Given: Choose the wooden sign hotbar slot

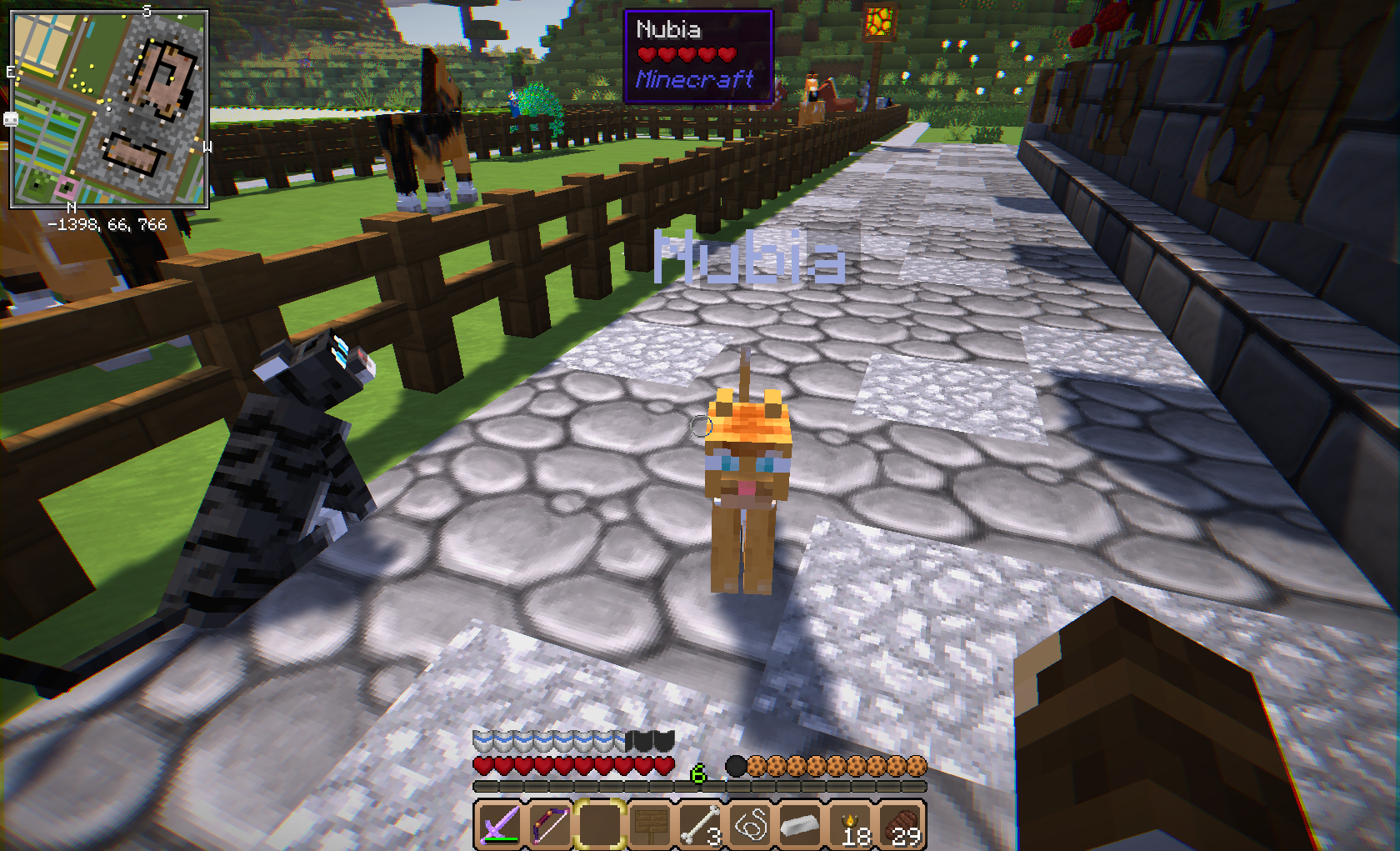Looking at the screenshot, I should coord(649,825).
